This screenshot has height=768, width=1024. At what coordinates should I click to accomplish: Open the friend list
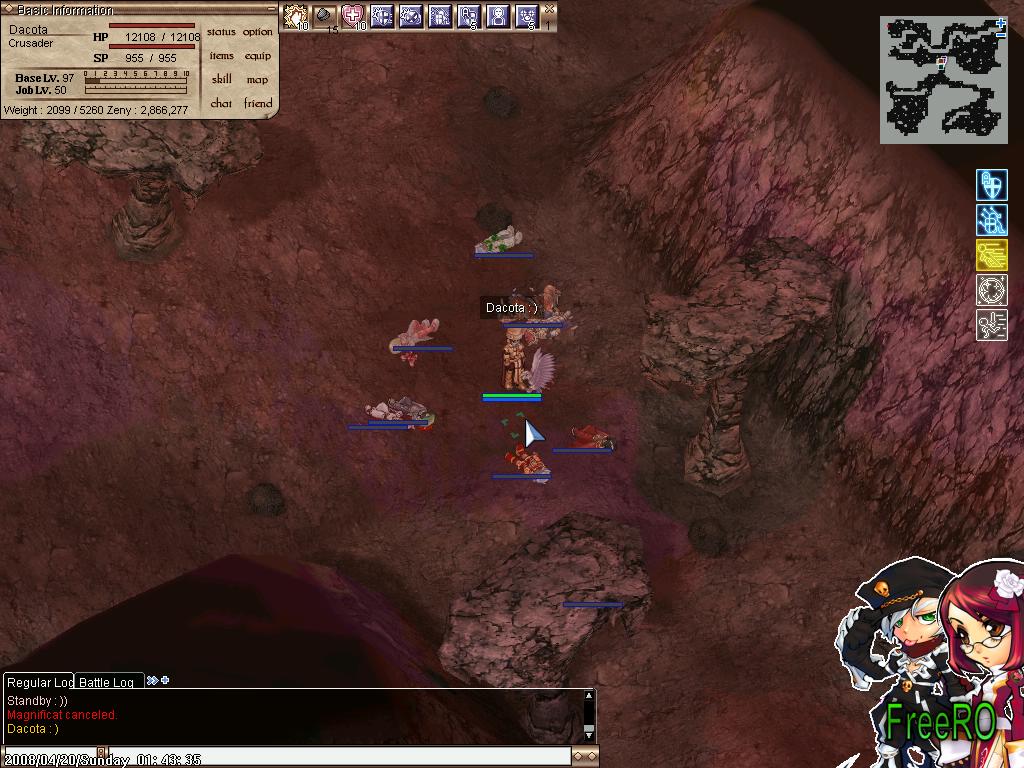click(x=257, y=104)
